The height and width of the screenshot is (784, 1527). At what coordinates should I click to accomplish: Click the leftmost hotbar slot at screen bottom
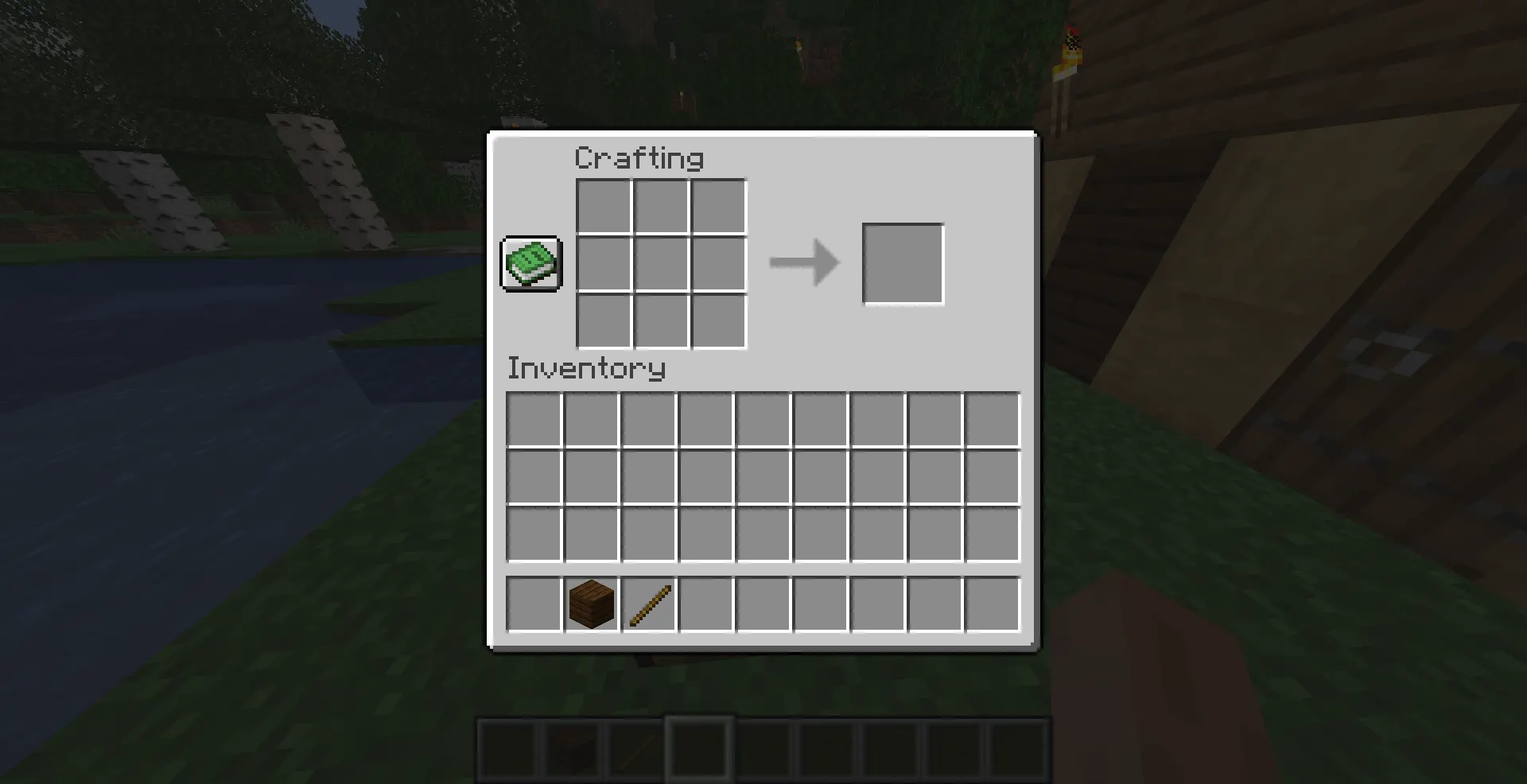[x=507, y=747]
